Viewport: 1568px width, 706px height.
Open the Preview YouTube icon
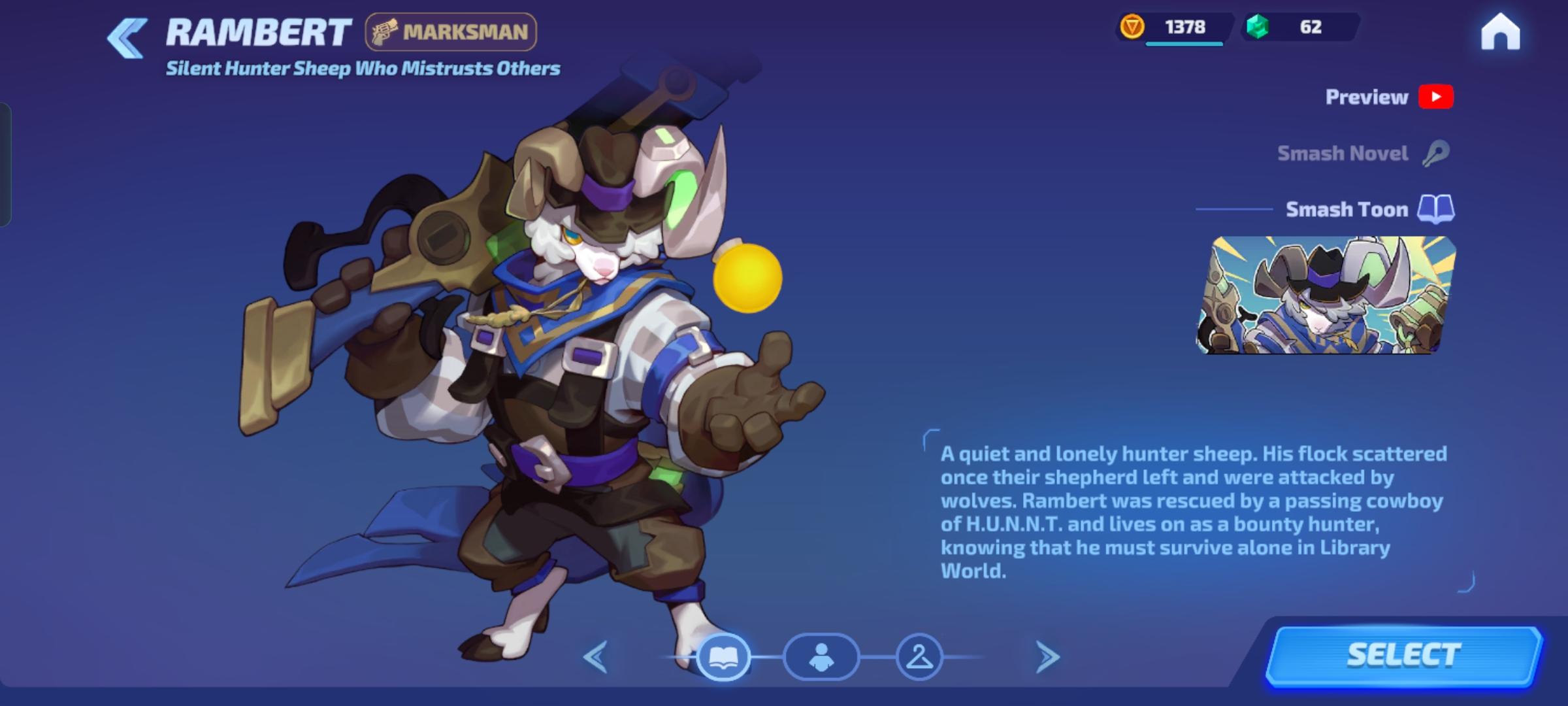[x=1436, y=97]
